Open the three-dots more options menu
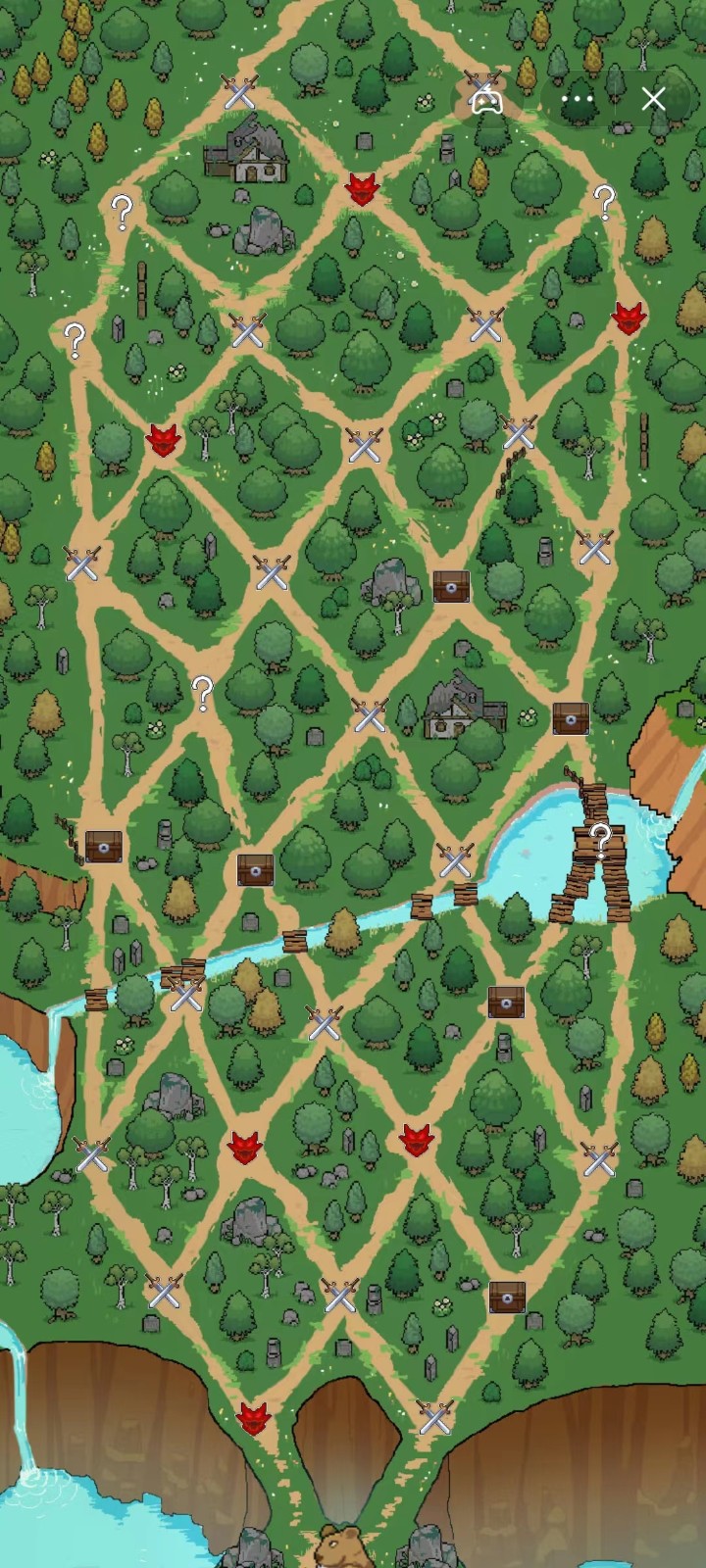 point(578,99)
